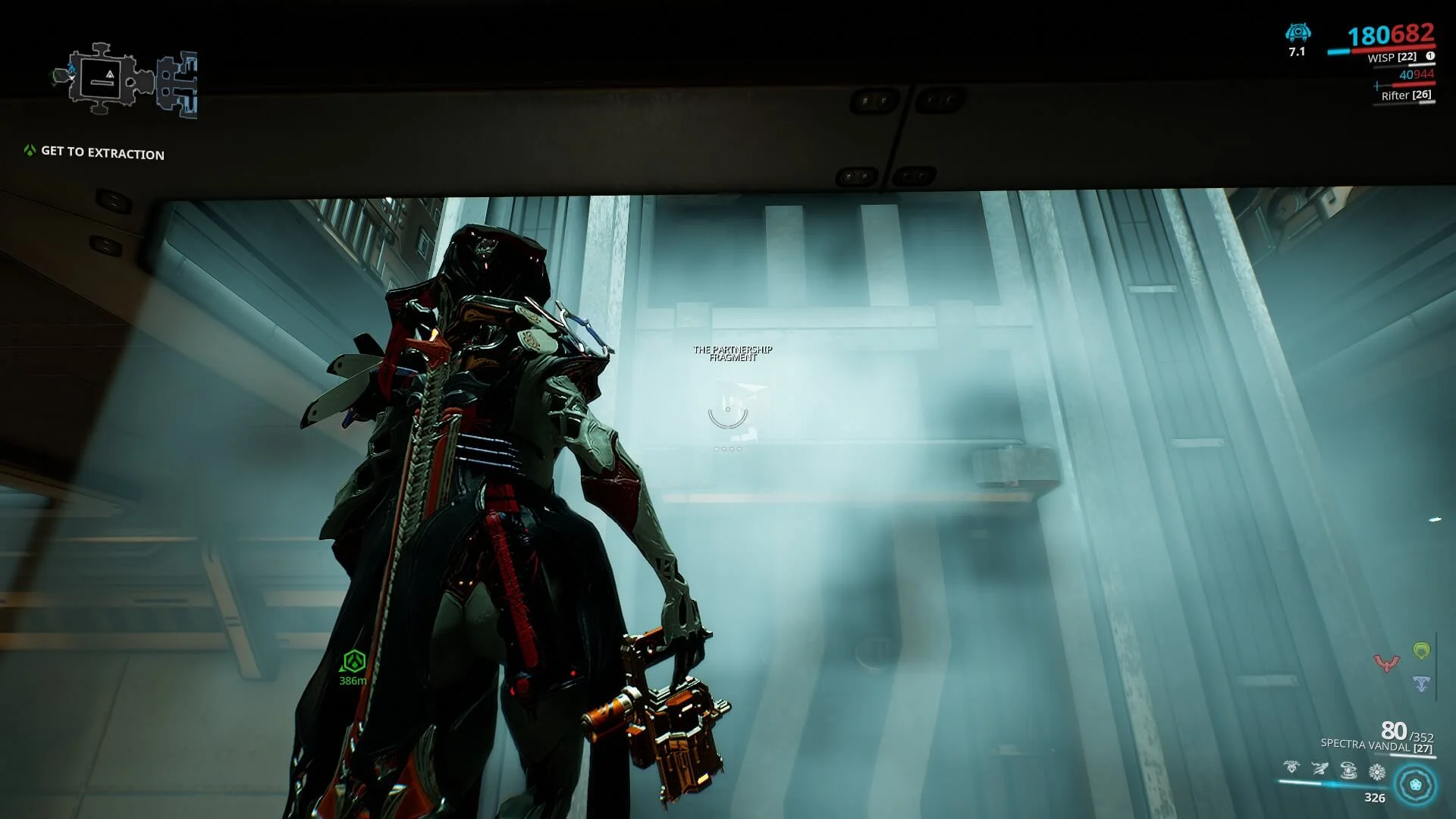The height and width of the screenshot is (819, 1456).
Task: Select the Rifter squad member entry
Action: (x=1405, y=96)
